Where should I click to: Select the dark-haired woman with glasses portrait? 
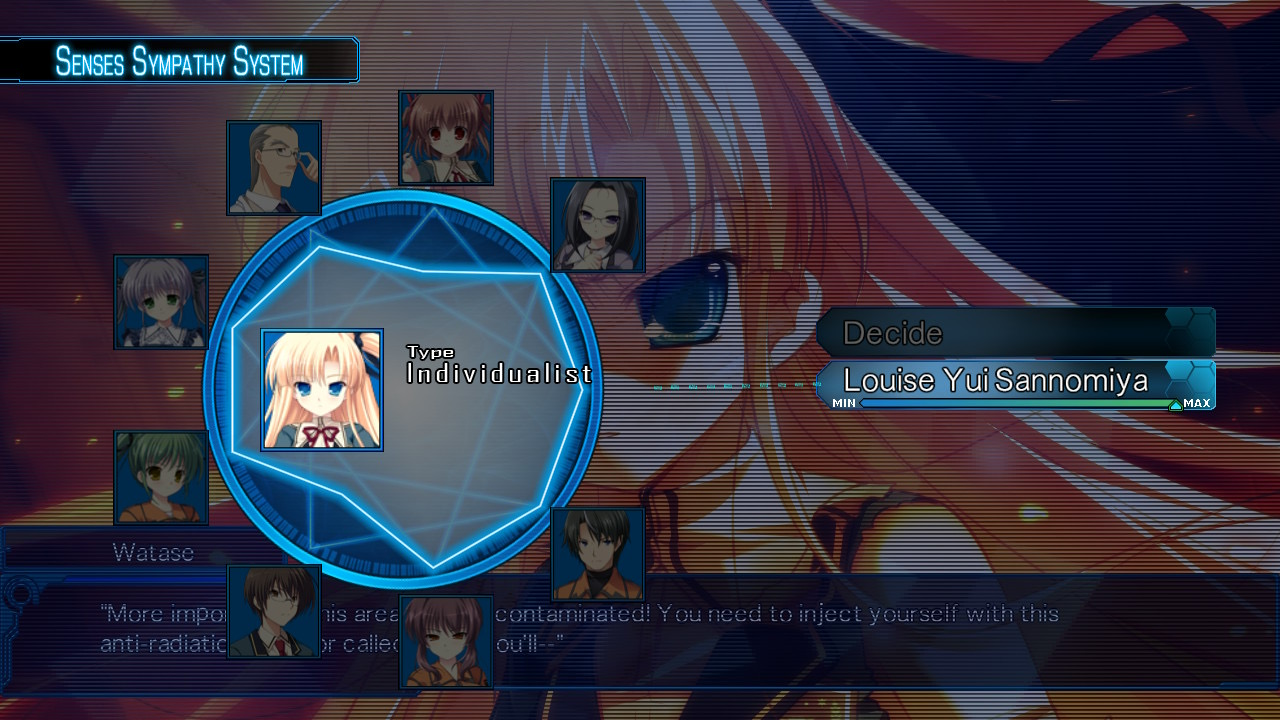(x=598, y=225)
